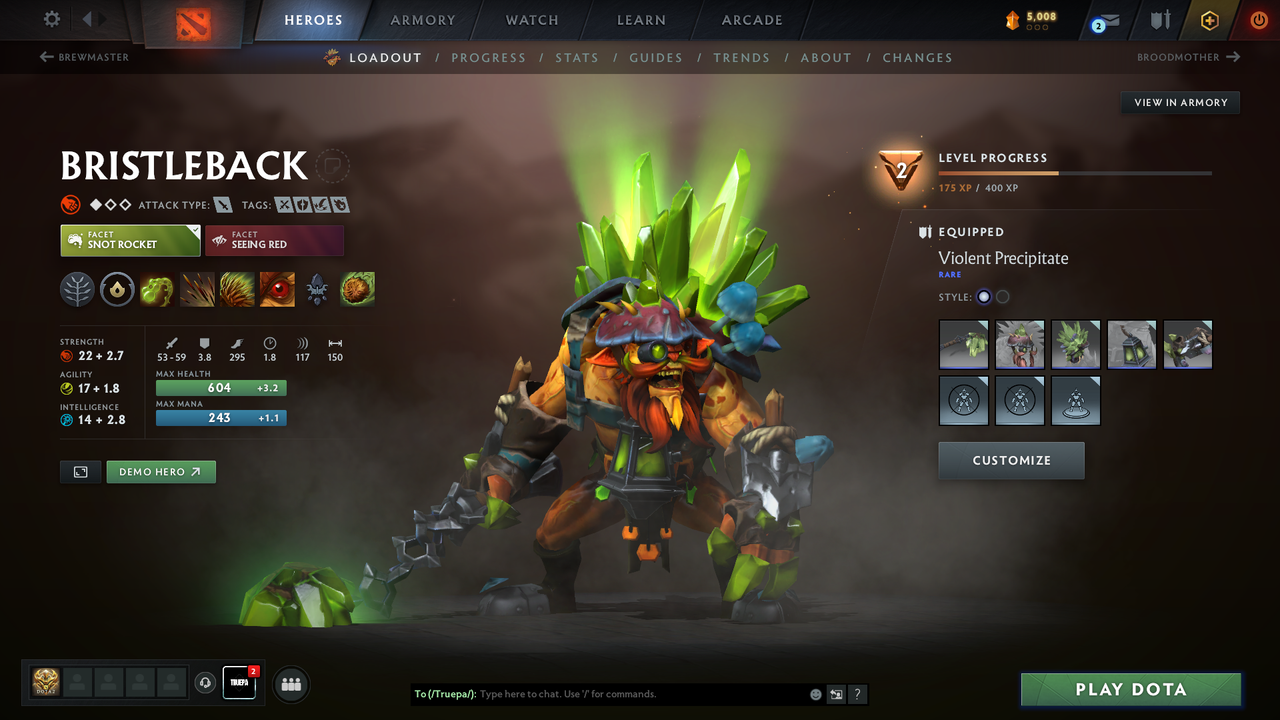Open the Quill Spray ability icon
The height and width of the screenshot is (720, 1280).
pos(197,290)
